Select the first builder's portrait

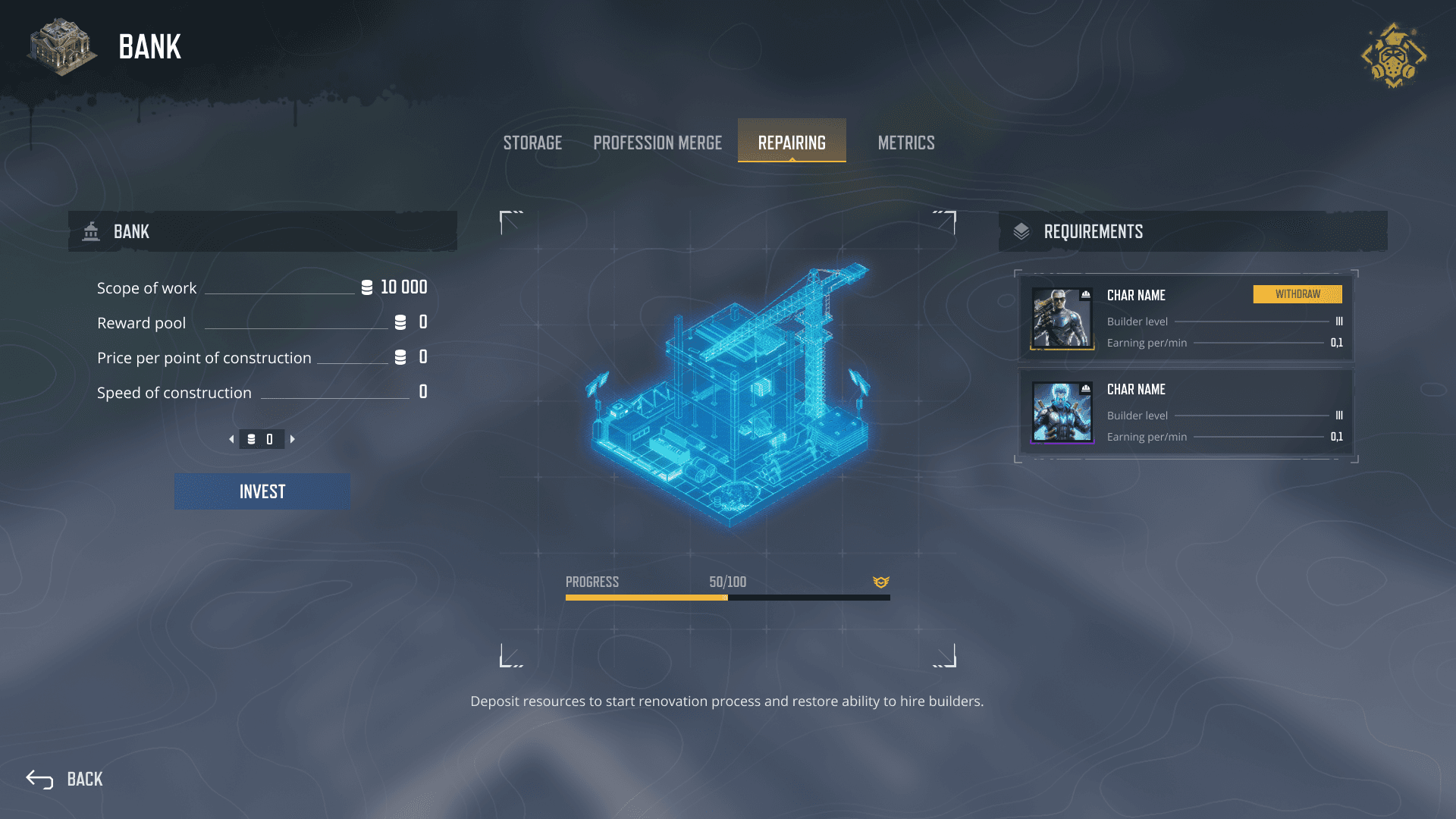click(1062, 318)
